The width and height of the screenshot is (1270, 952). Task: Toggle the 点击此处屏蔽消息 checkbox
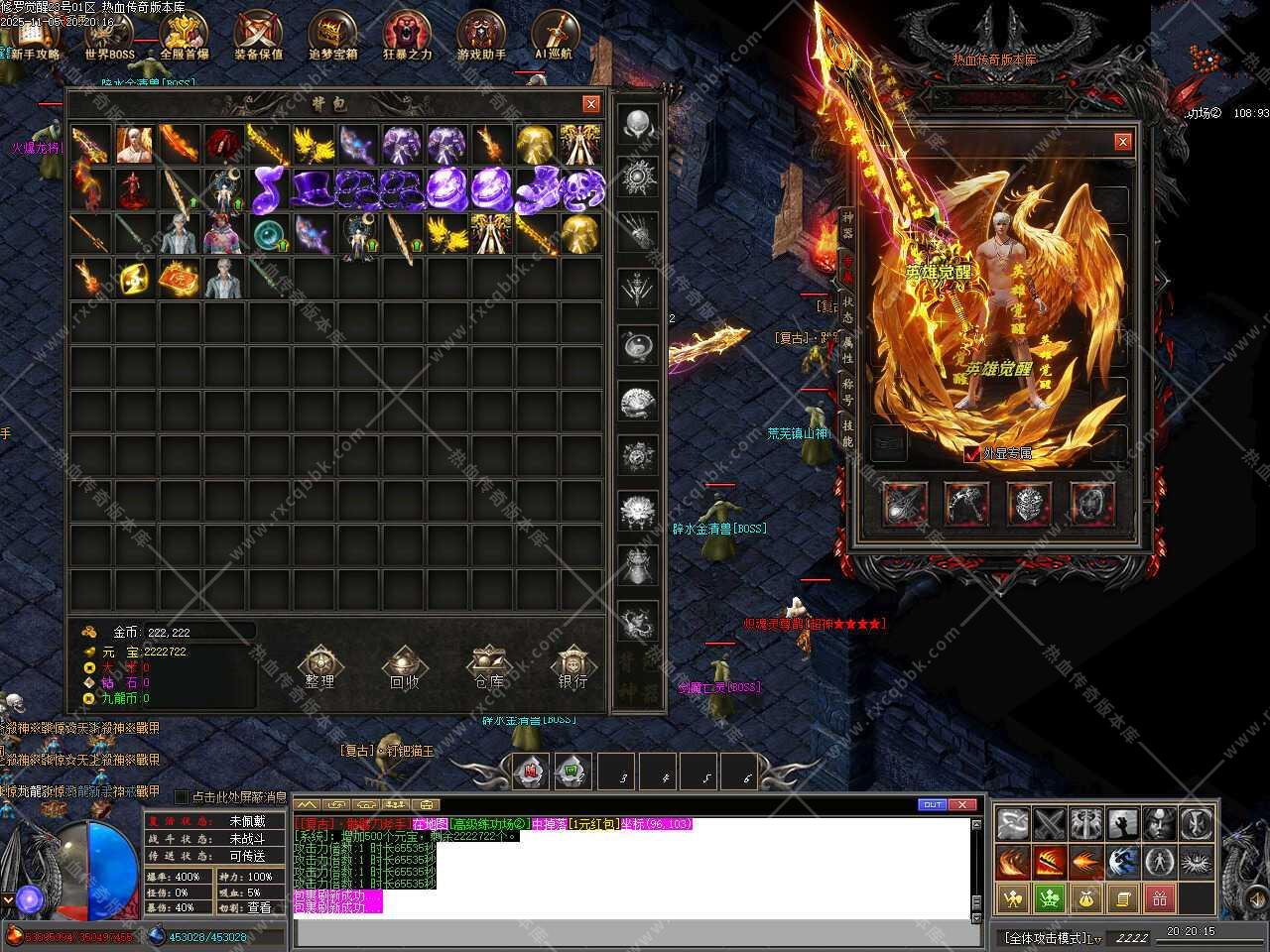[x=181, y=796]
